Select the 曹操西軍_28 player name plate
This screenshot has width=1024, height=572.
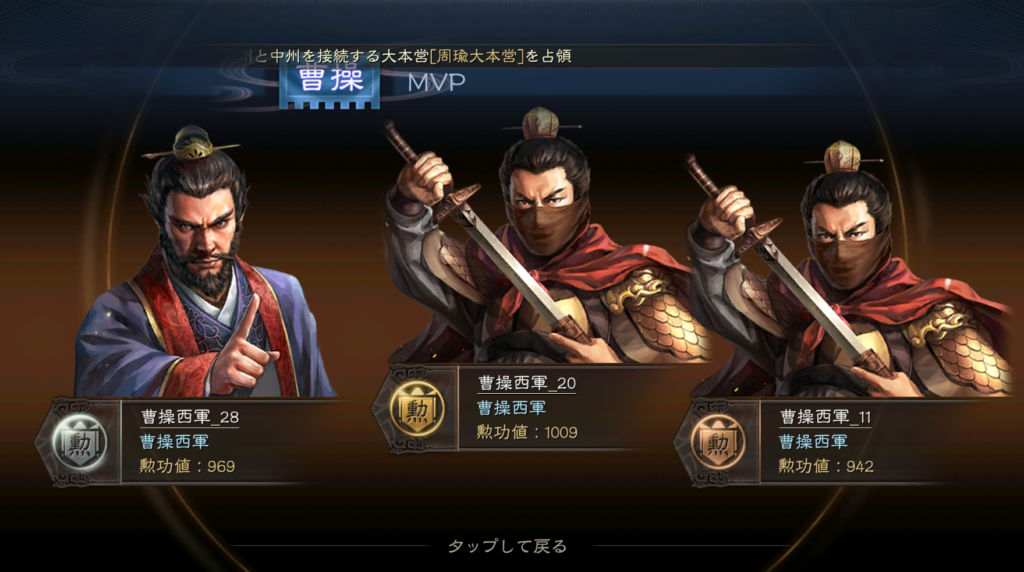click(x=189, y=417)
